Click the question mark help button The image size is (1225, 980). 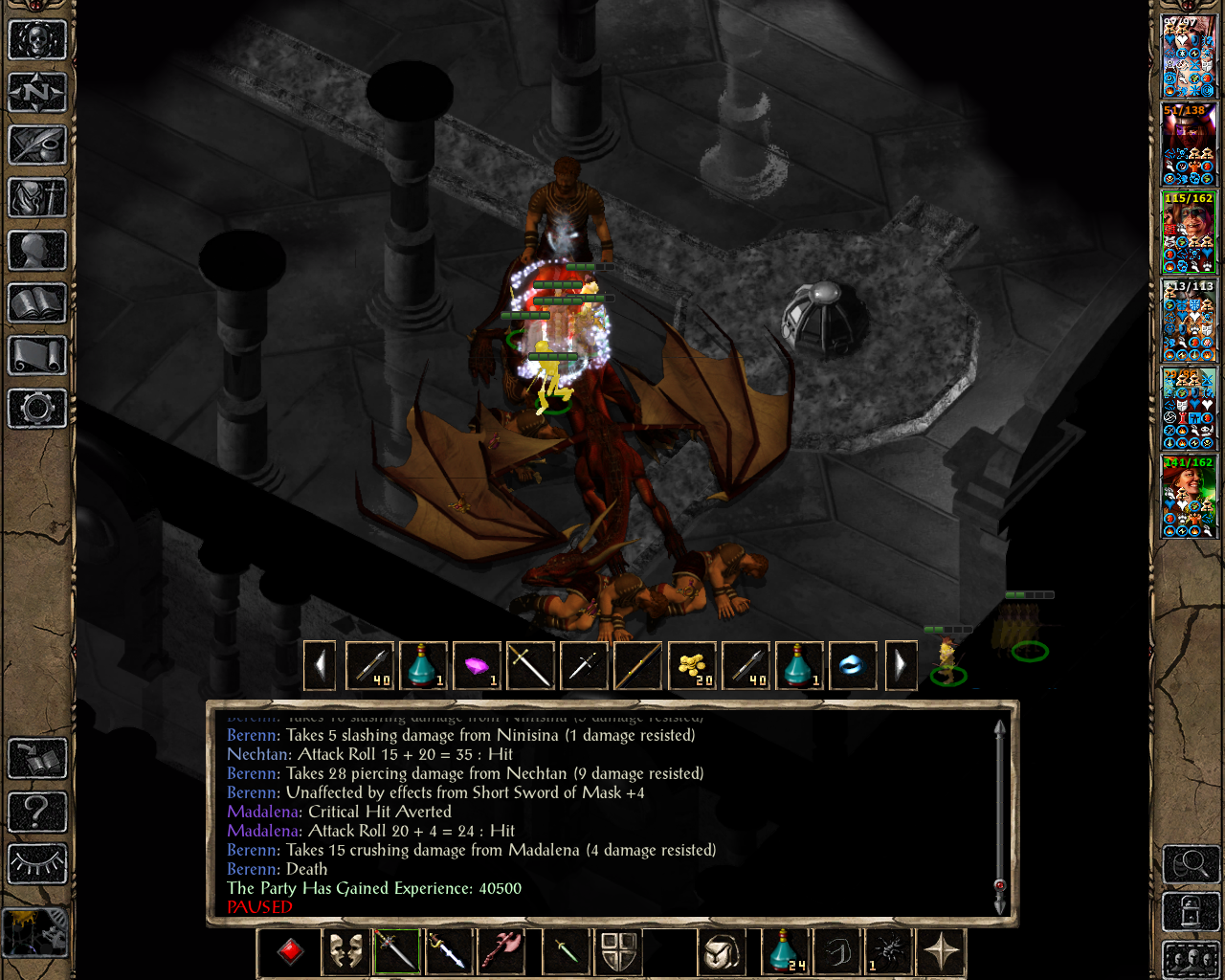[x=37, y=813]
